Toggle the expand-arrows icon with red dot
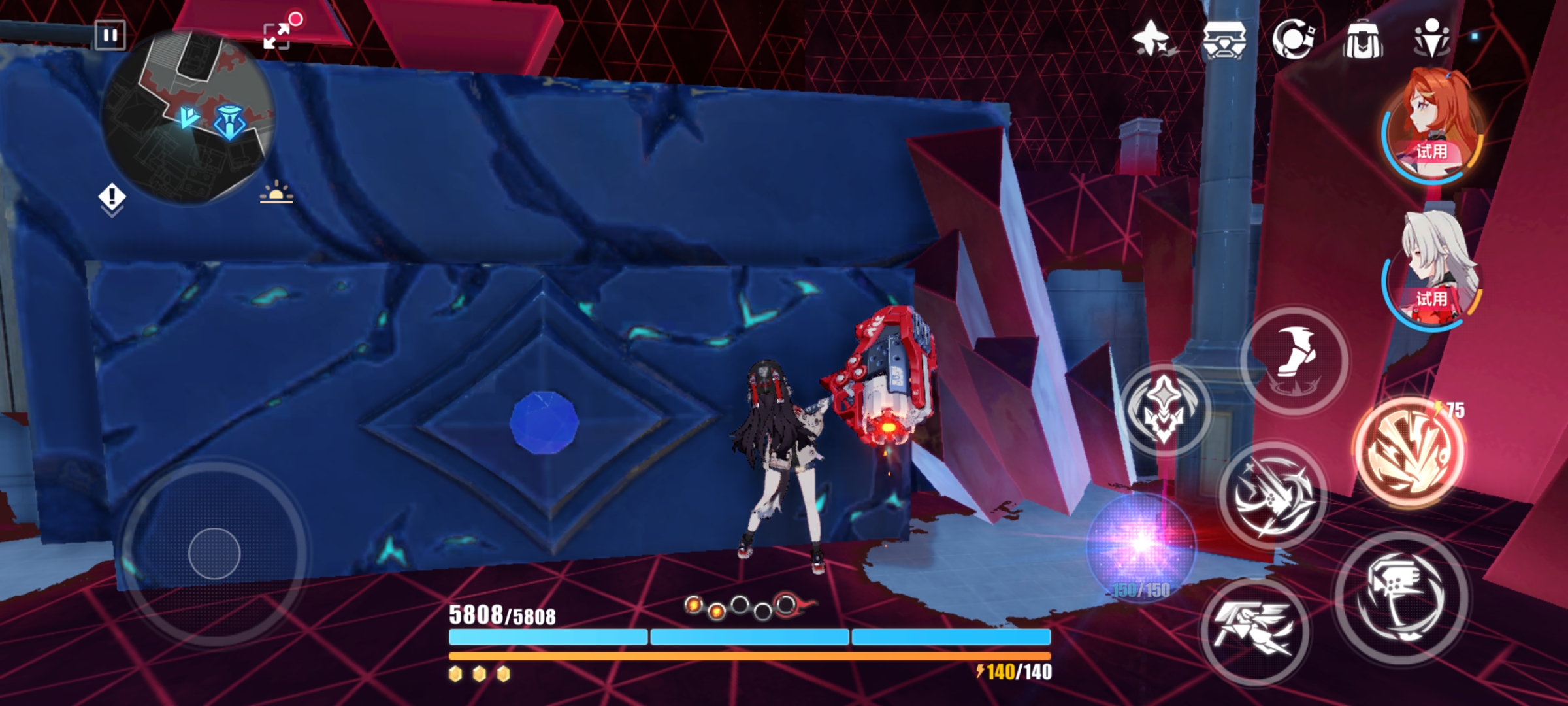The height and width of the screenshot is (706, 1568). point(277,35)
